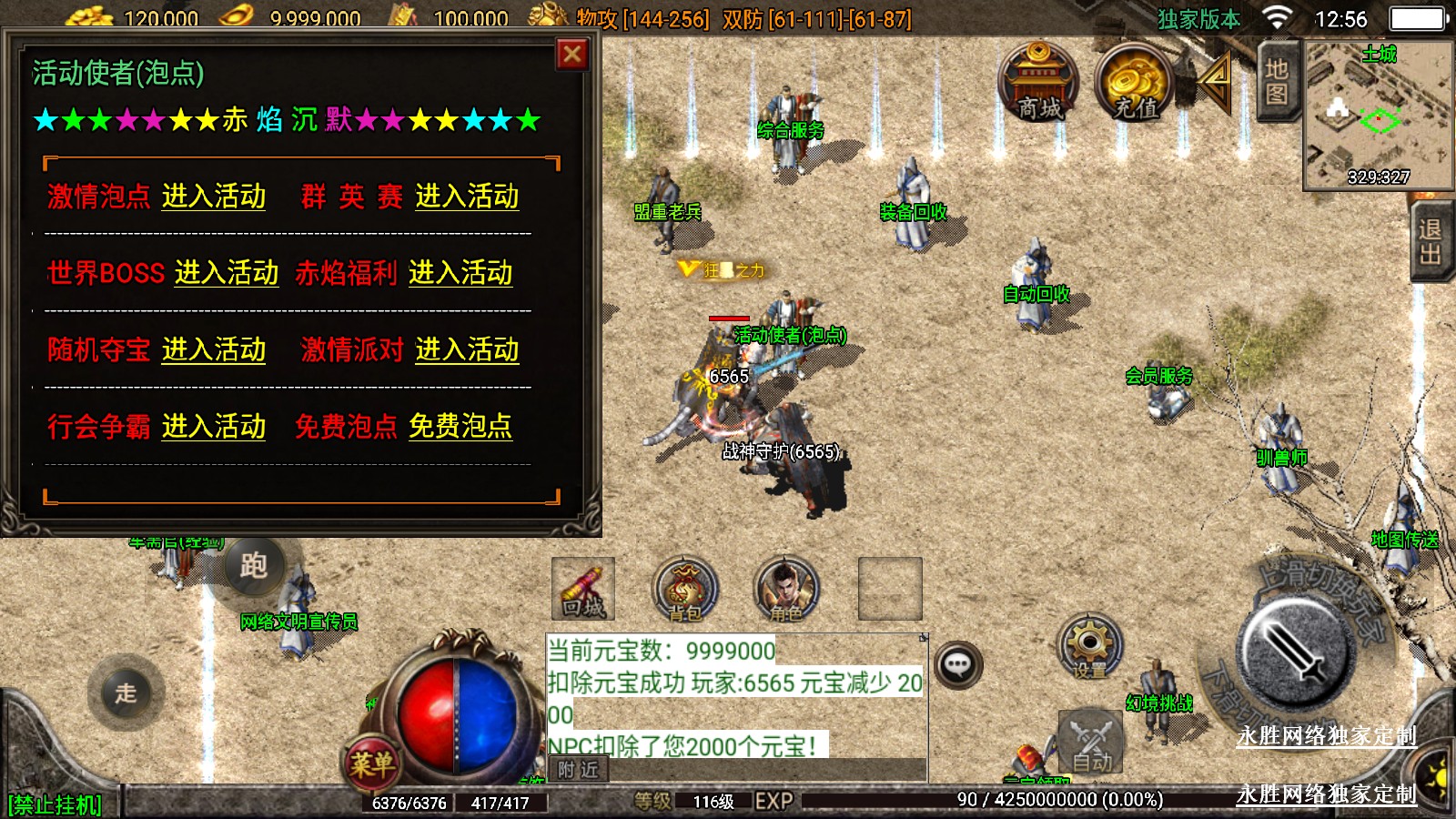Image resolution: width=1456 pixels, height=819 pixels.
Task: Join the 随机夺宝 activity
Action: click(x=214, y=350)
